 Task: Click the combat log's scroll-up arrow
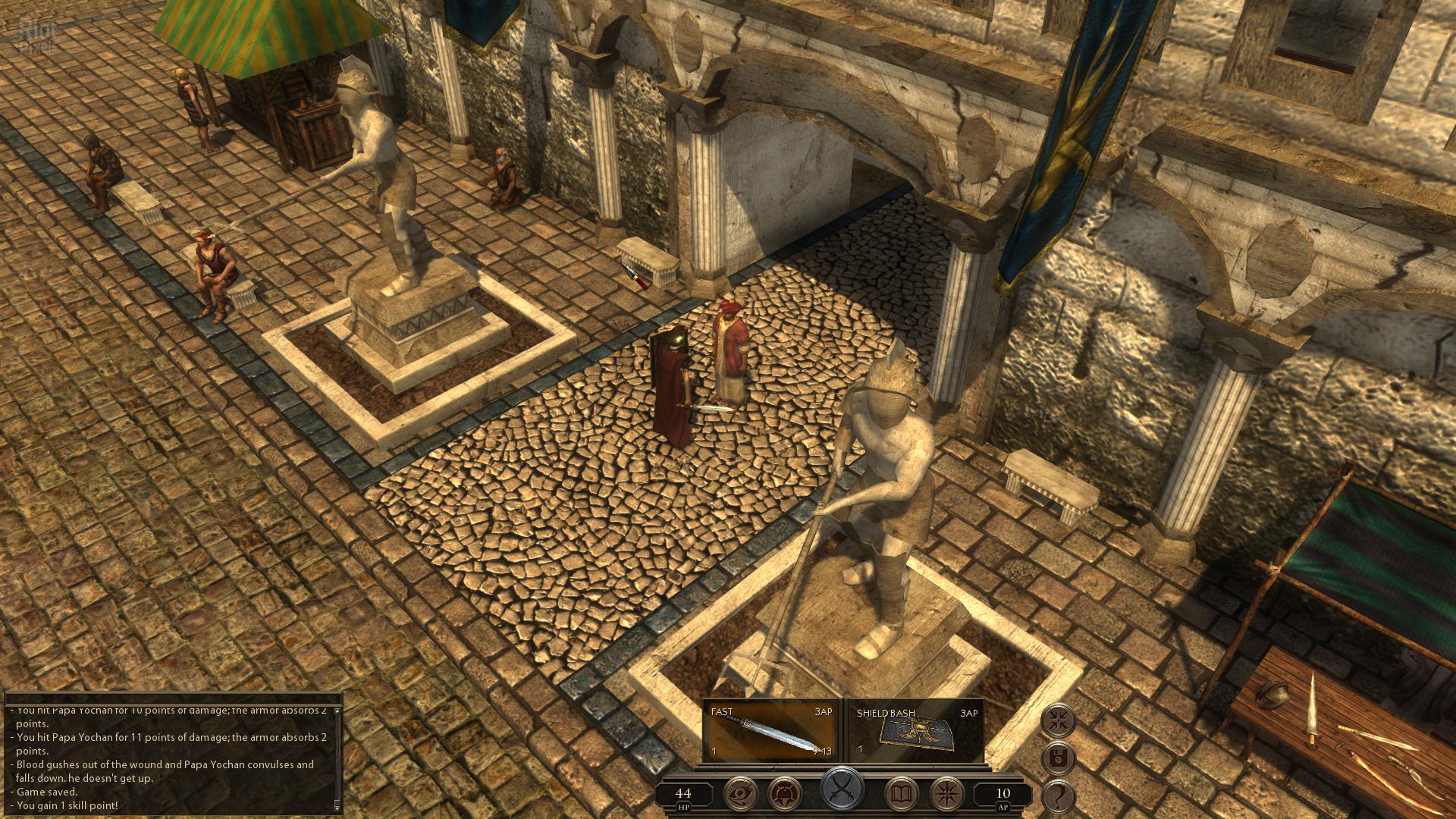[337, 711]
